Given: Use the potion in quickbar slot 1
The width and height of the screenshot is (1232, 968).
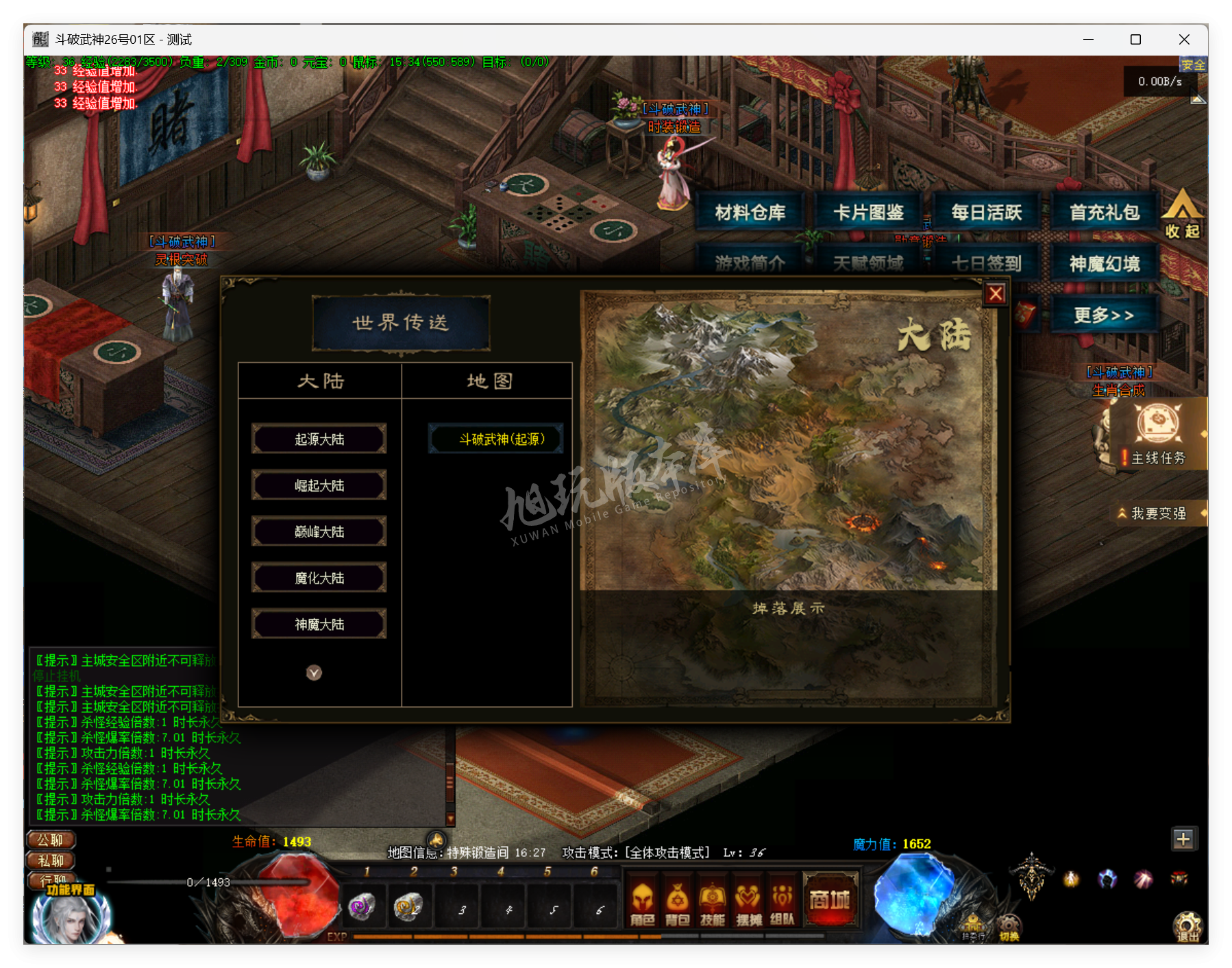Looking at the screenshot, I should pos(363,906).
